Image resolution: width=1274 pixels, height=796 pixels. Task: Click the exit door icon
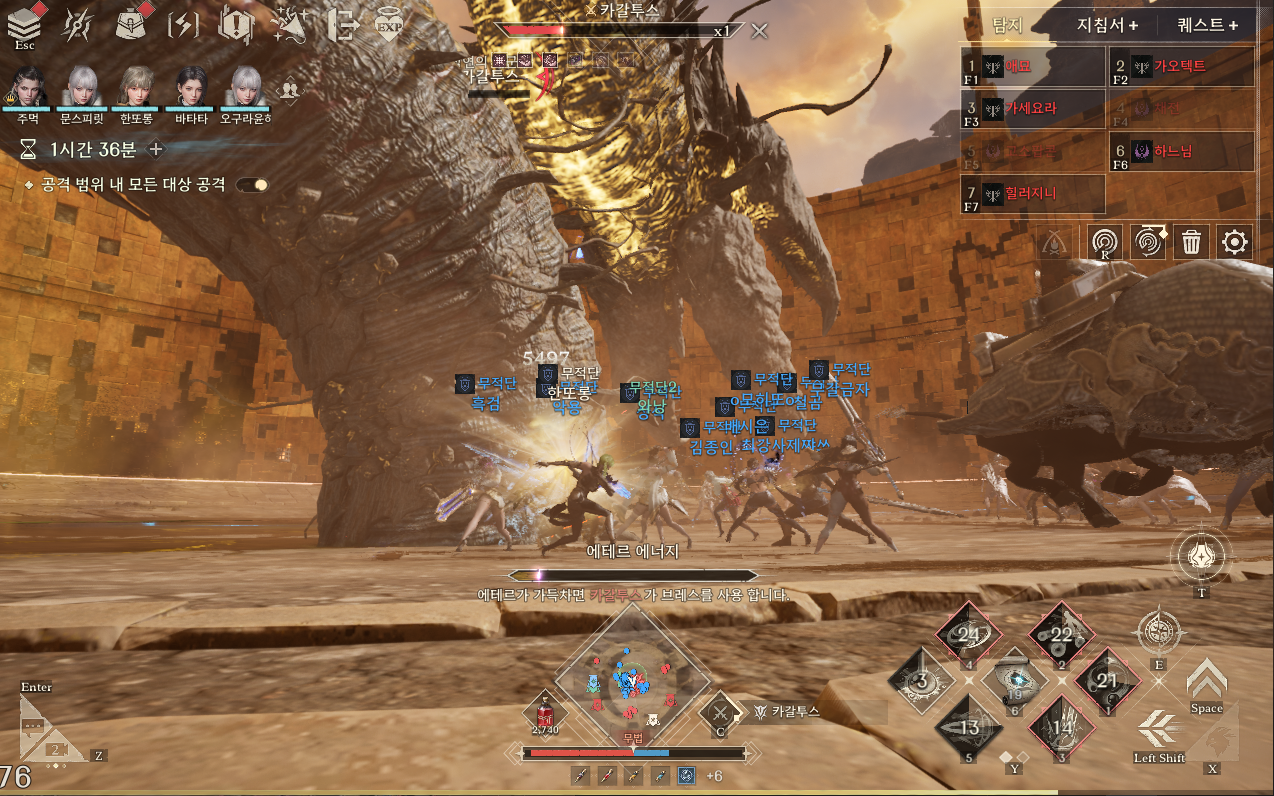341,24
